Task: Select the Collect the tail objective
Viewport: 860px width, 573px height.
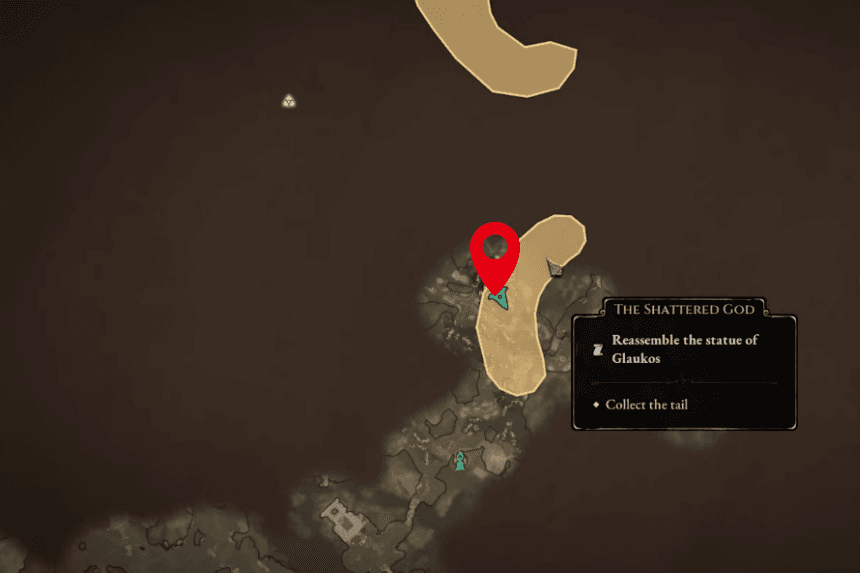Action: pyautogui.click(x=646, y=405)
